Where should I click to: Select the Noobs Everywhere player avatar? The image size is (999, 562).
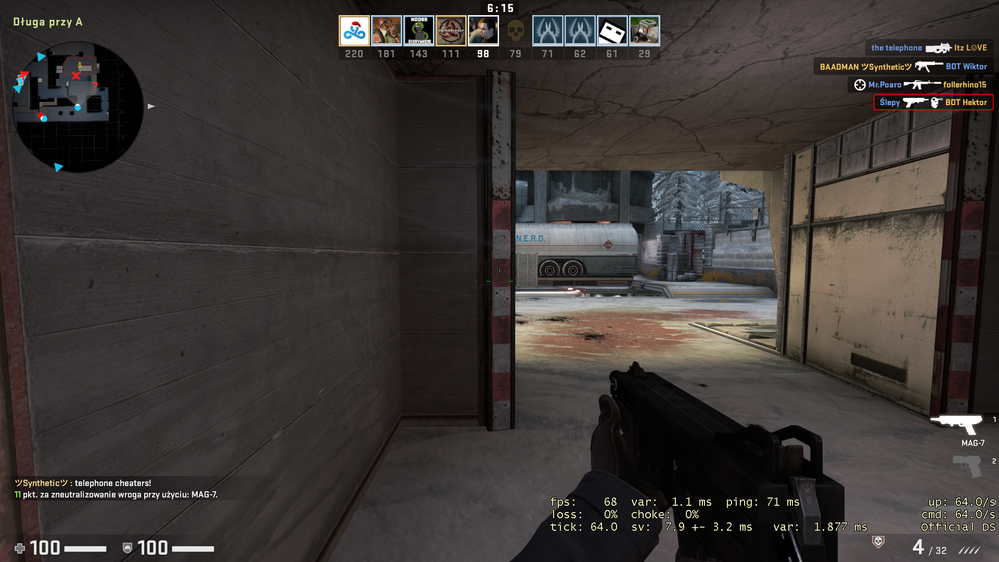tap(418, 31)
